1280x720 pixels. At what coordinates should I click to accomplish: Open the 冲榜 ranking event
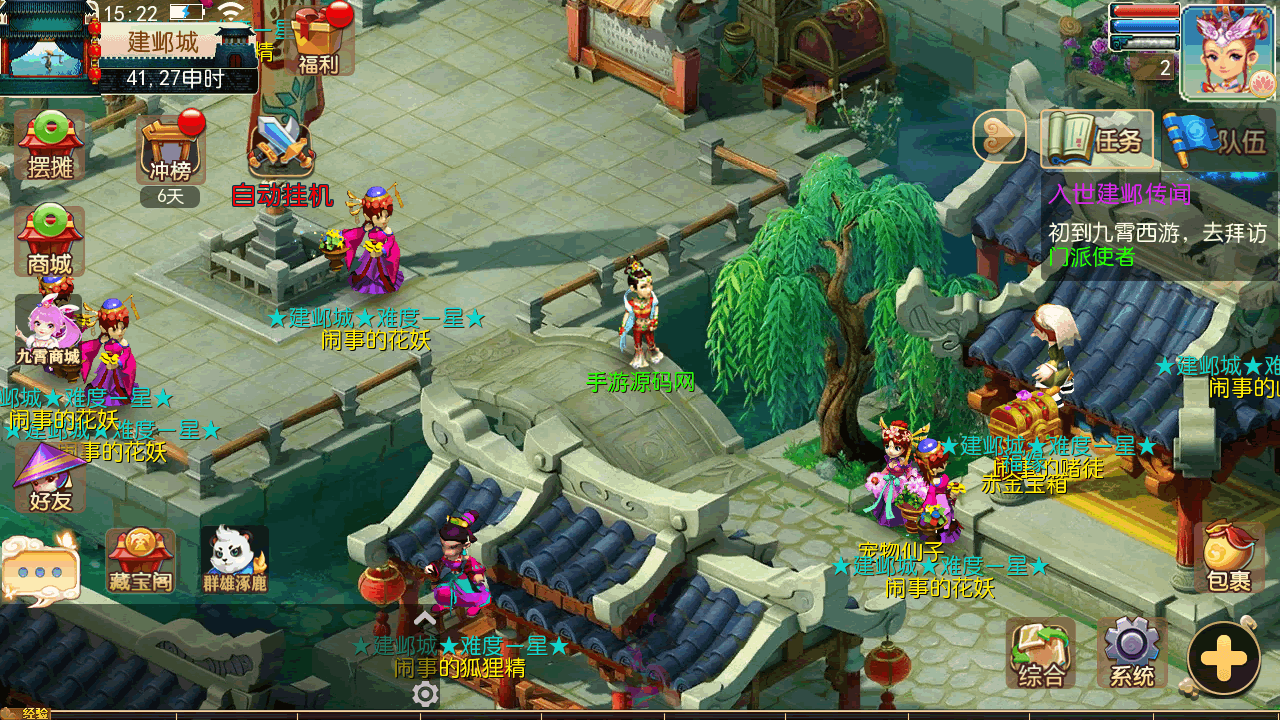tap(171, 150)
